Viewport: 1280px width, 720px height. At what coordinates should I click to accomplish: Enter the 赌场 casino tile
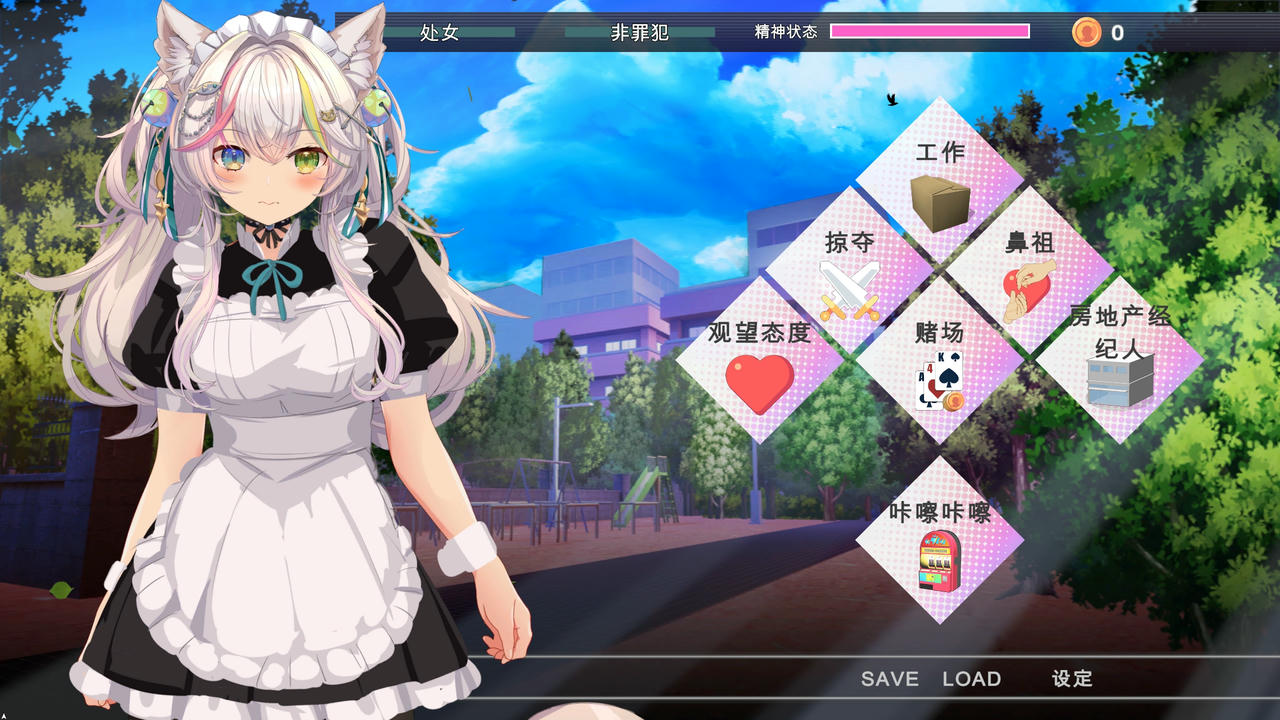939,360
